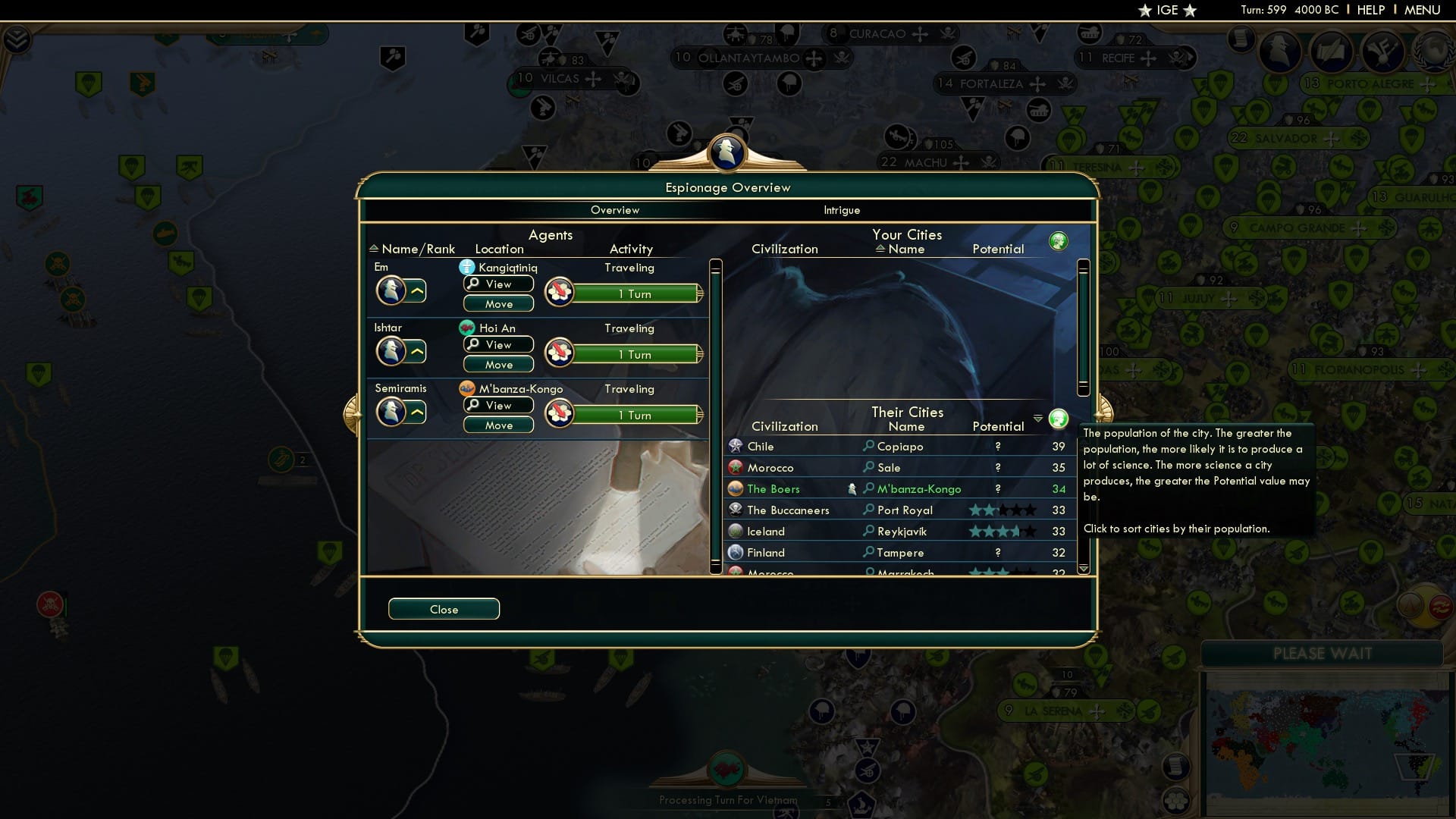Select agent Em's spy portrait
1456x819 pixels.
click(x=391, y=290)
